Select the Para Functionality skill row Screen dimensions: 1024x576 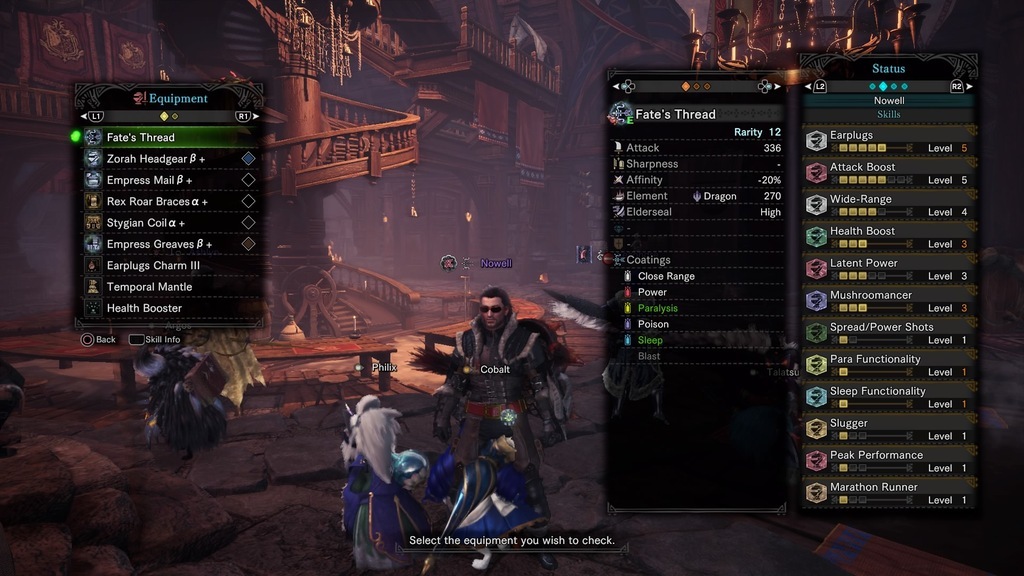888,365
